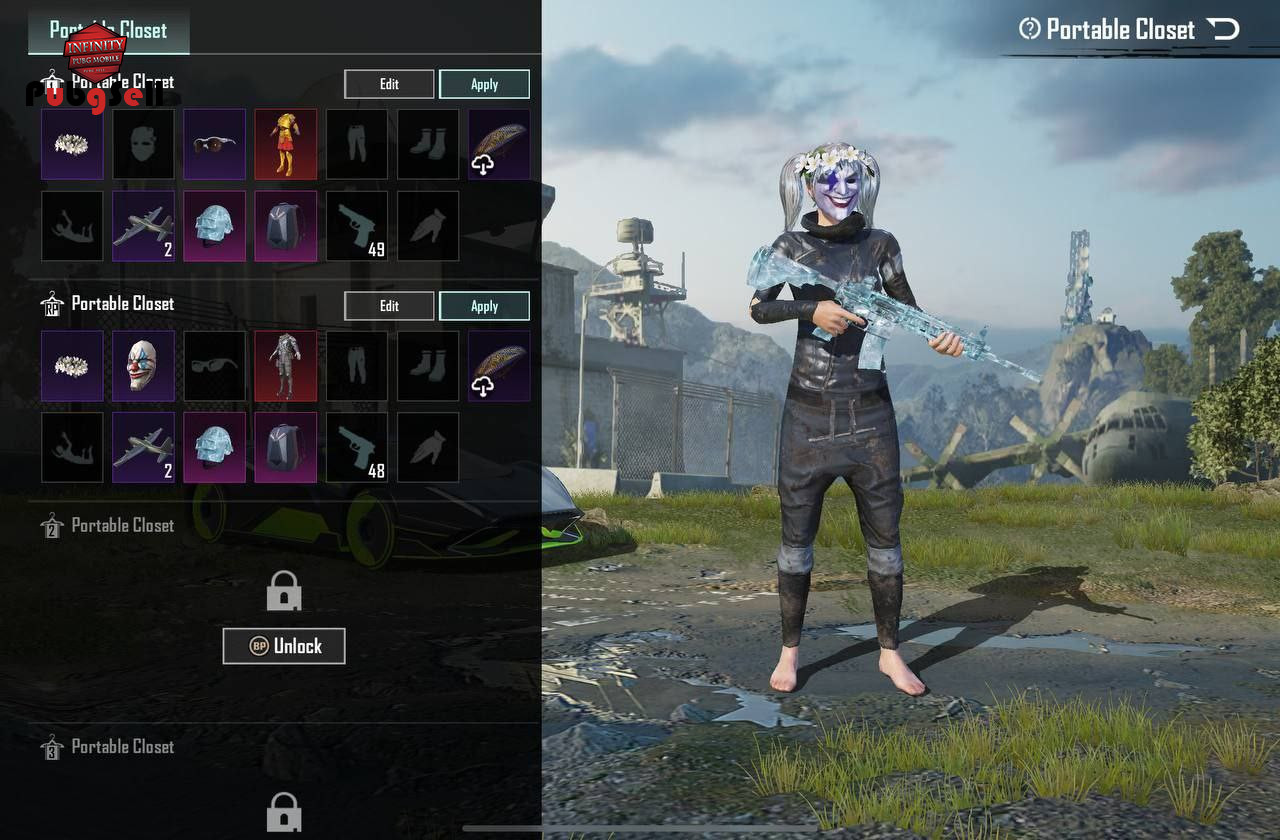Select the brown-lens glasses slot
Image resolution: width=1280 pixels, height=840 pixels.
point(214,144)
